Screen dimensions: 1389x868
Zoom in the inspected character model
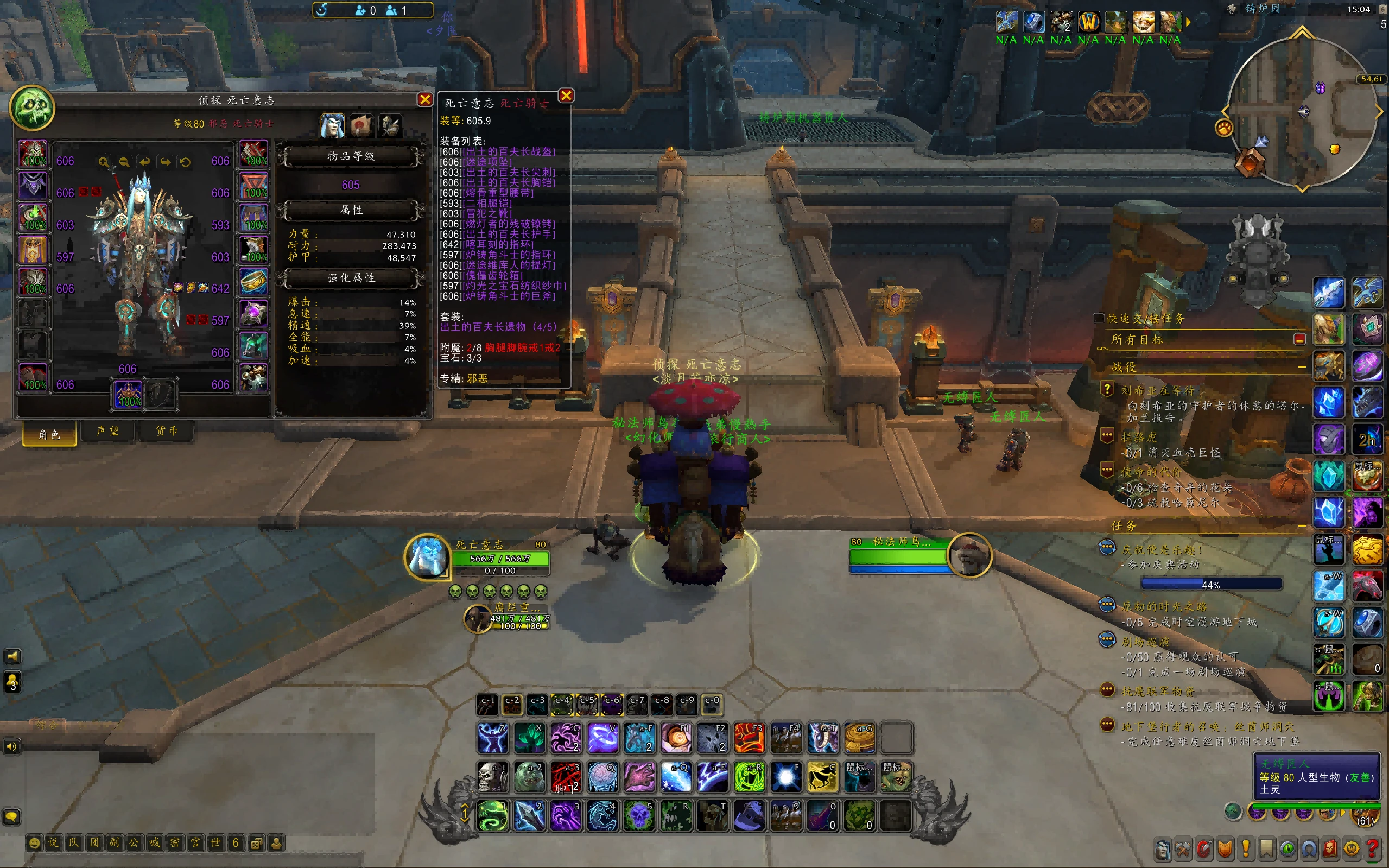point(103,162)
